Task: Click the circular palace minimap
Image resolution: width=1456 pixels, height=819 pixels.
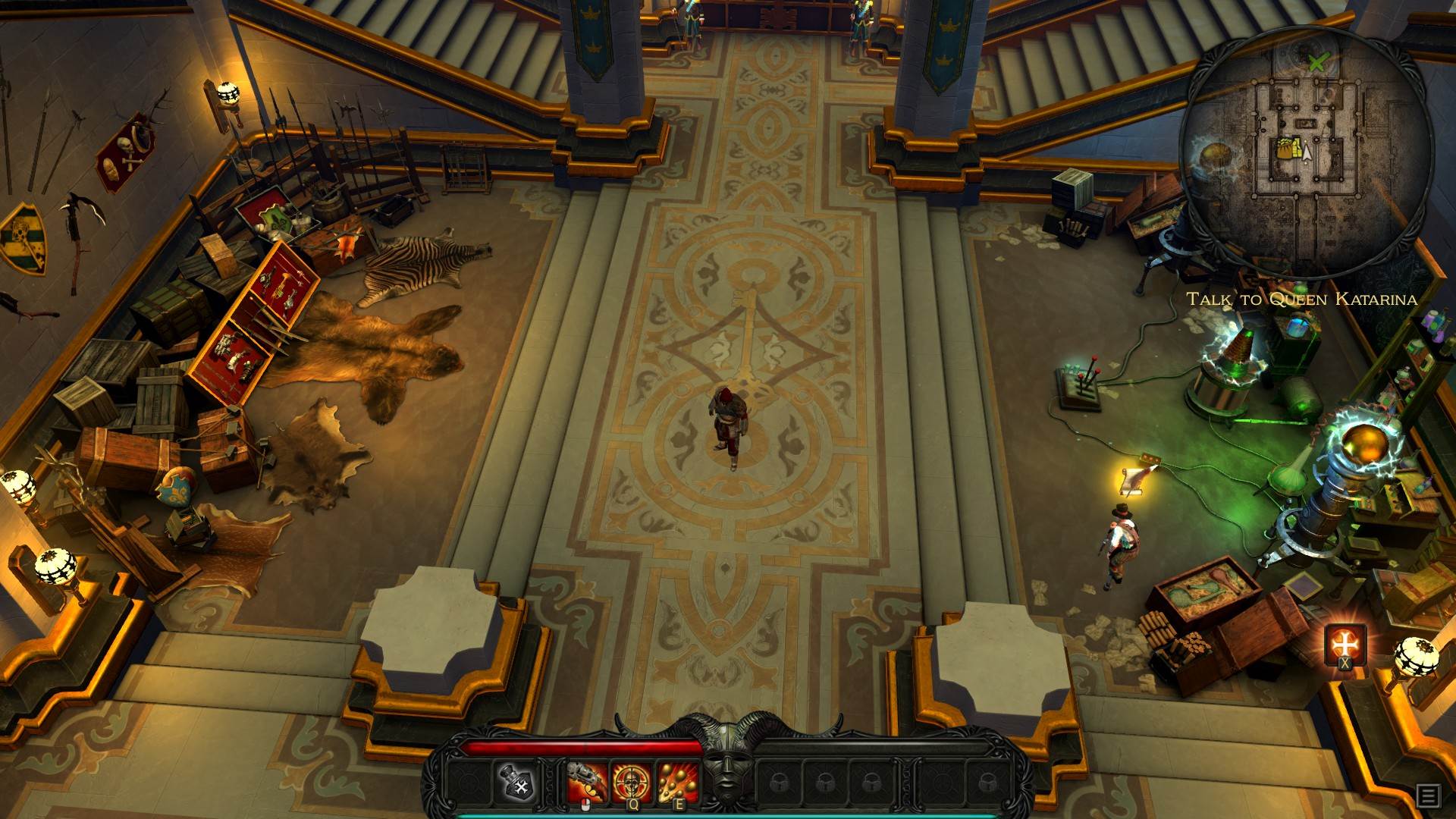Action: pos(1307,152)
